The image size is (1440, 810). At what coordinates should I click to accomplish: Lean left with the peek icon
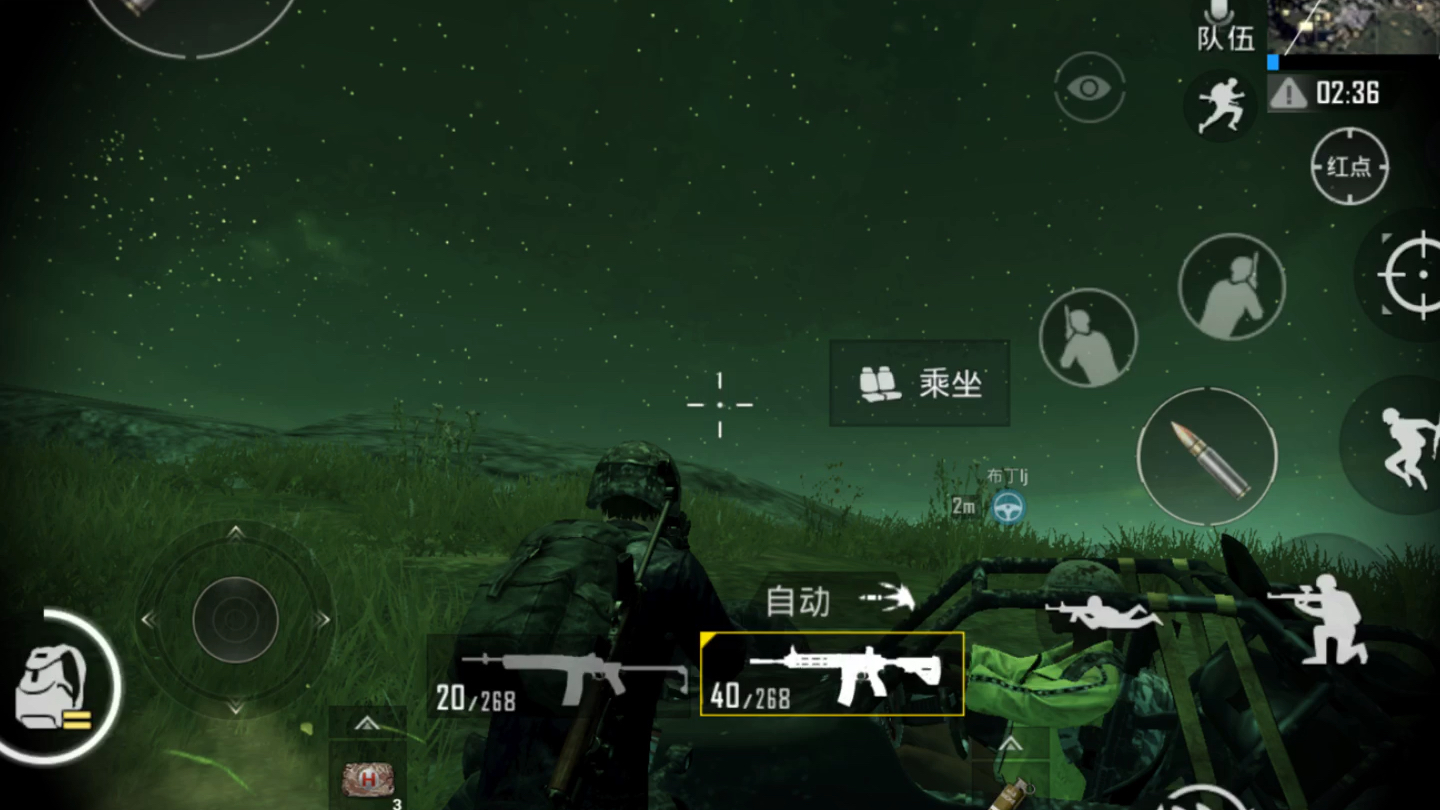click(1088, 337)
